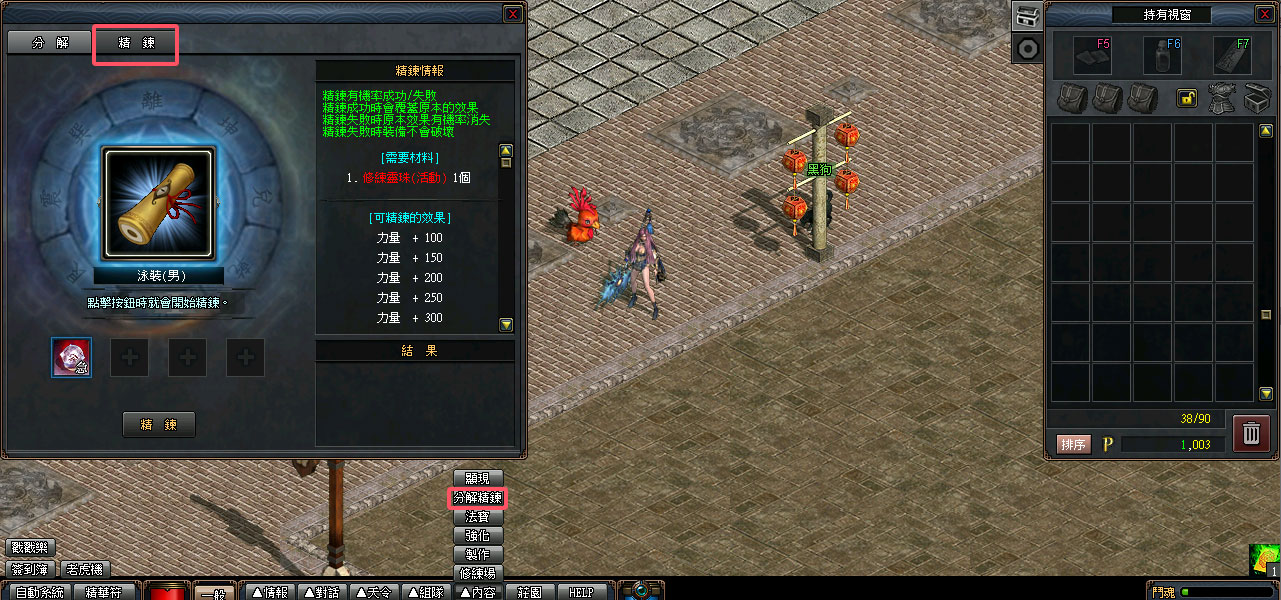Switch to the 分解 tab
Viewport: 1281px width, 600px height.
50,45
